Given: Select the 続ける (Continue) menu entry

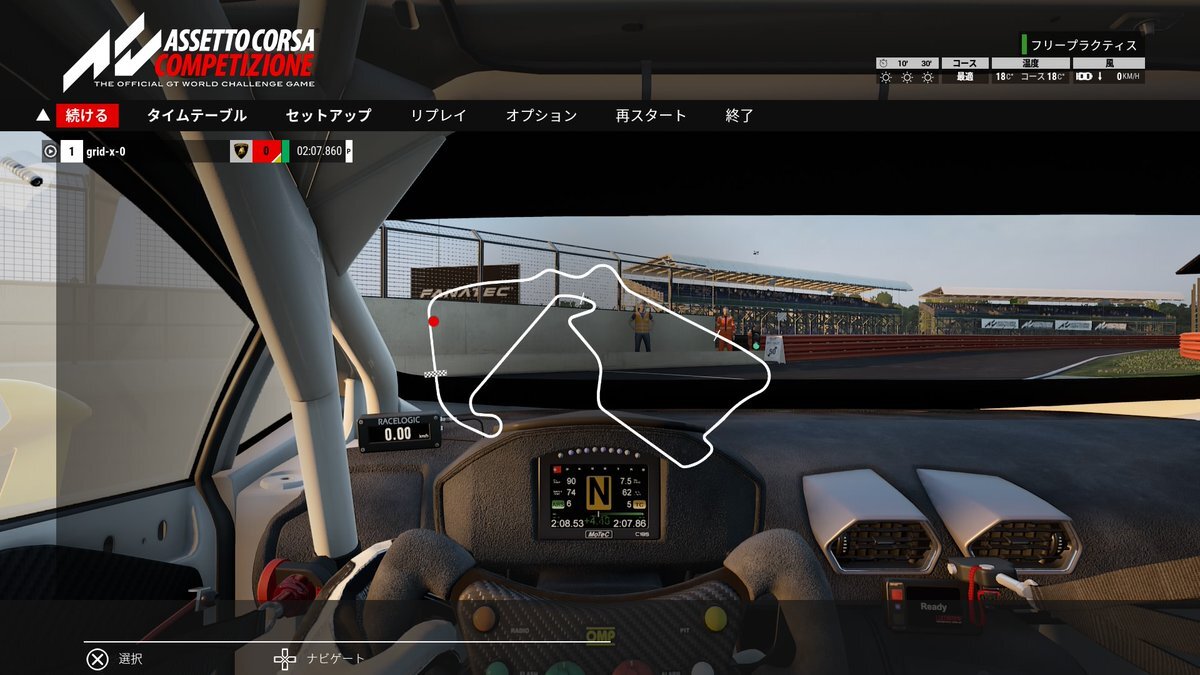Looking at the screenshot, I should point(87,116).
